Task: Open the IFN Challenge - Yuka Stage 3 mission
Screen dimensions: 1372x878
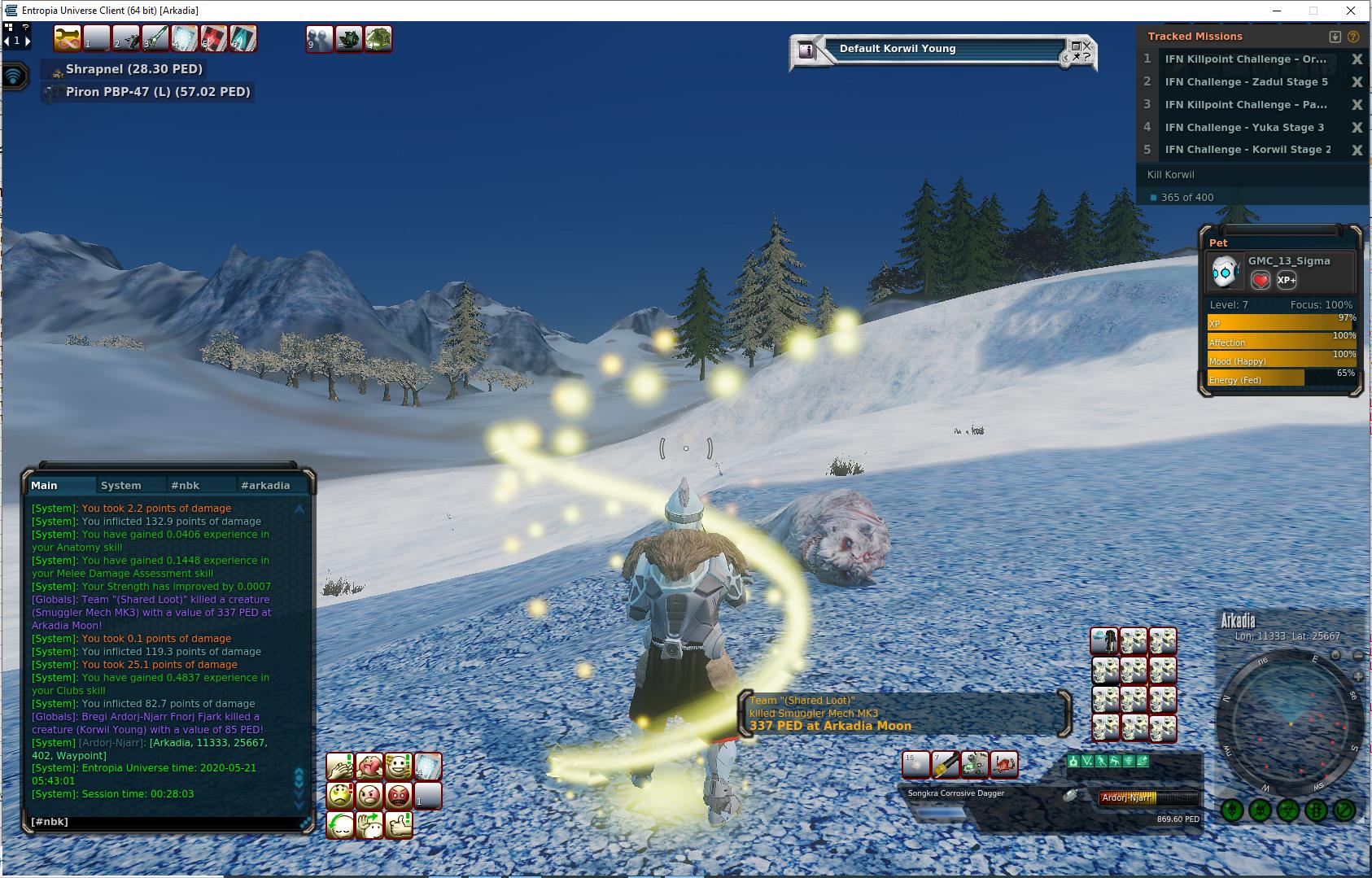Action: click(x=1244, y=127)
